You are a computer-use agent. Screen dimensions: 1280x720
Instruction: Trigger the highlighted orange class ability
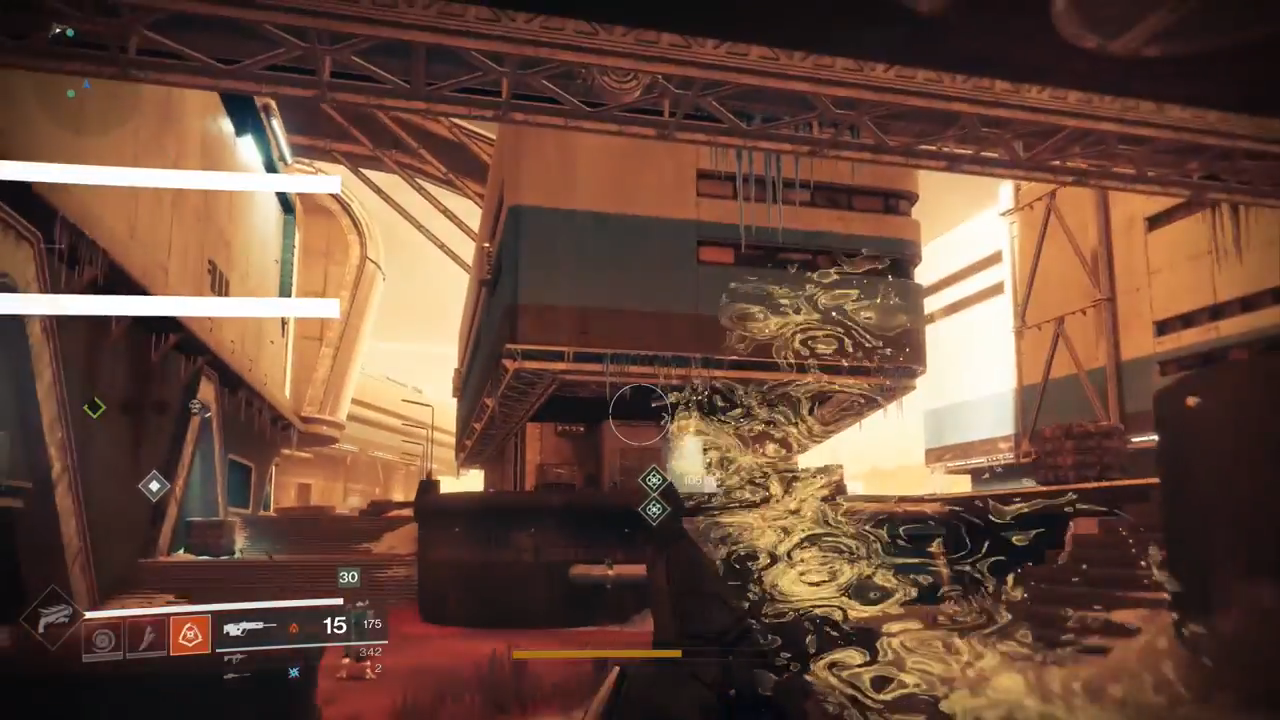pos(190,637)
